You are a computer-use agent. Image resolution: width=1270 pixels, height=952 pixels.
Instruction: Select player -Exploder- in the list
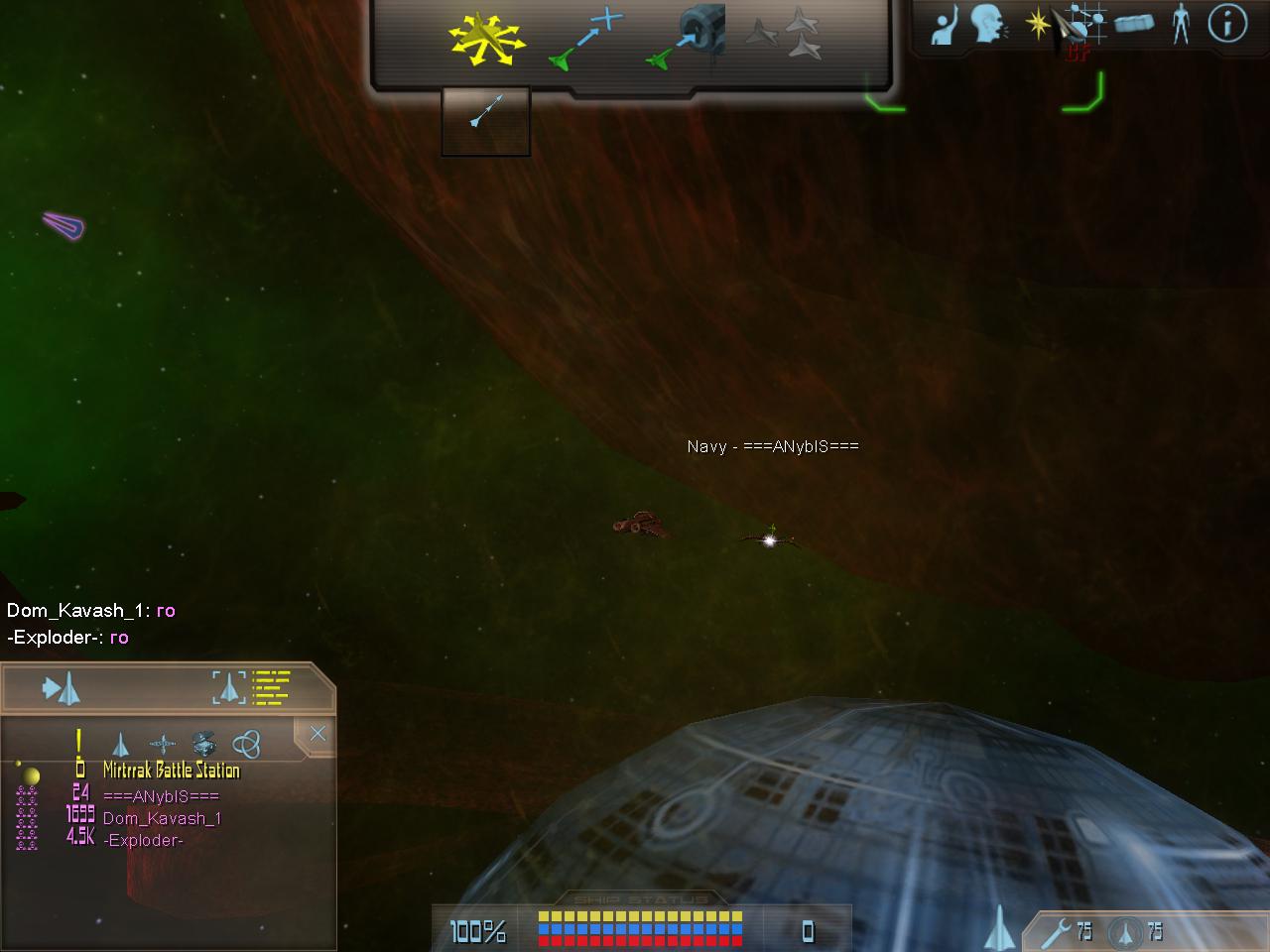click(x=143, y=840)
